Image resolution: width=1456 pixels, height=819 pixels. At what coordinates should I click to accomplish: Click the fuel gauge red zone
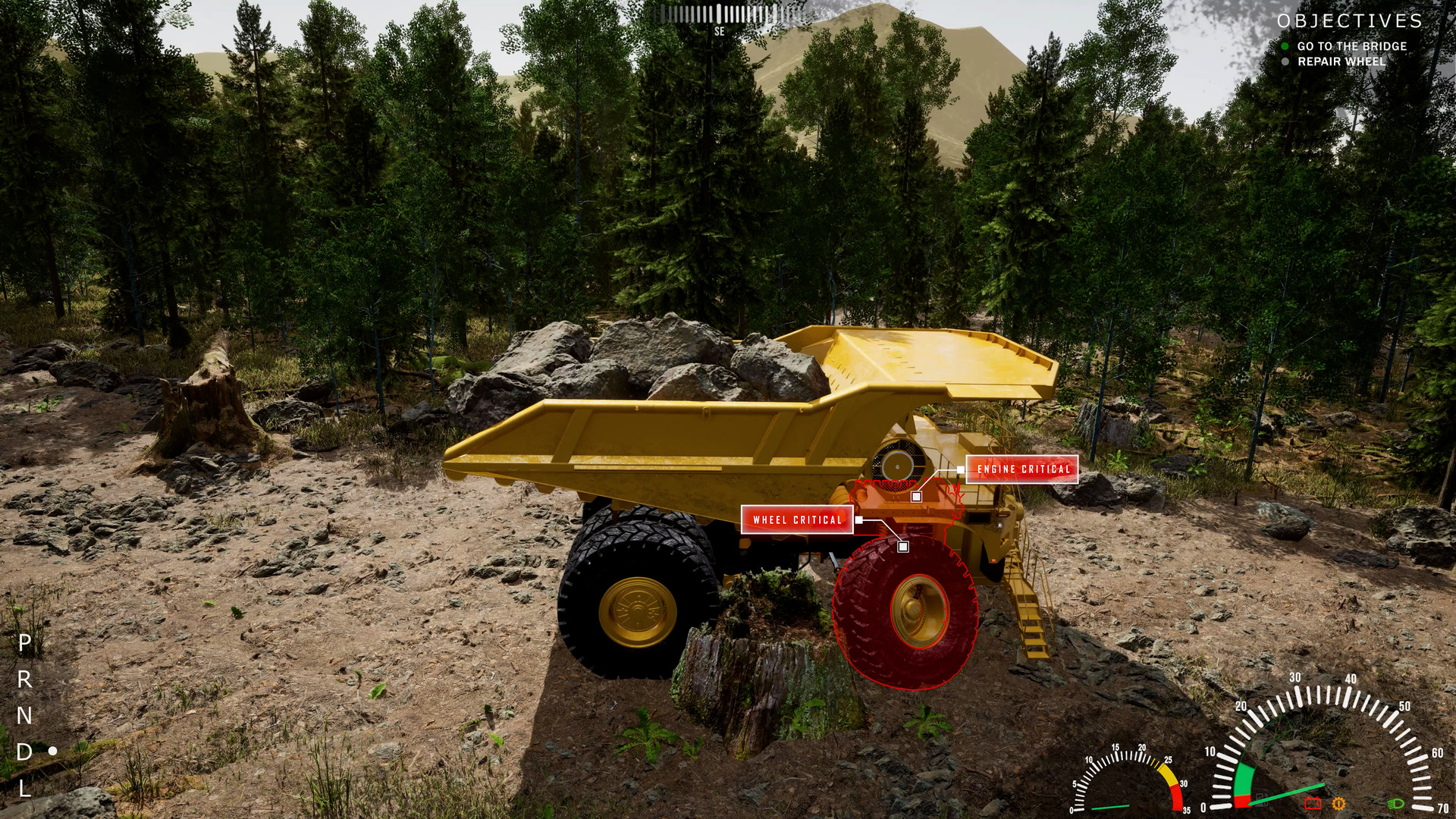coord(1177,799)
